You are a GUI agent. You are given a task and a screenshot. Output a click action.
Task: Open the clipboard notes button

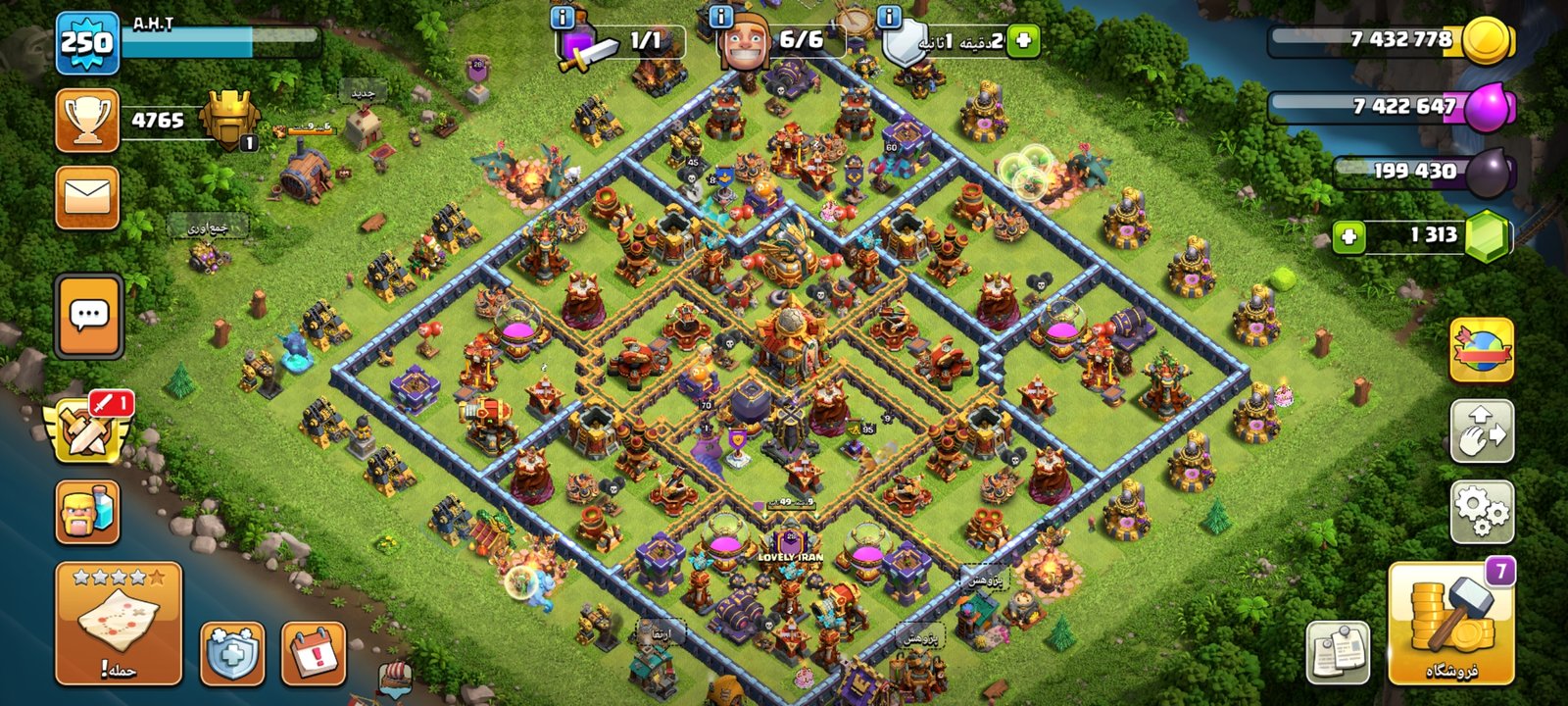coord(1338,653)
